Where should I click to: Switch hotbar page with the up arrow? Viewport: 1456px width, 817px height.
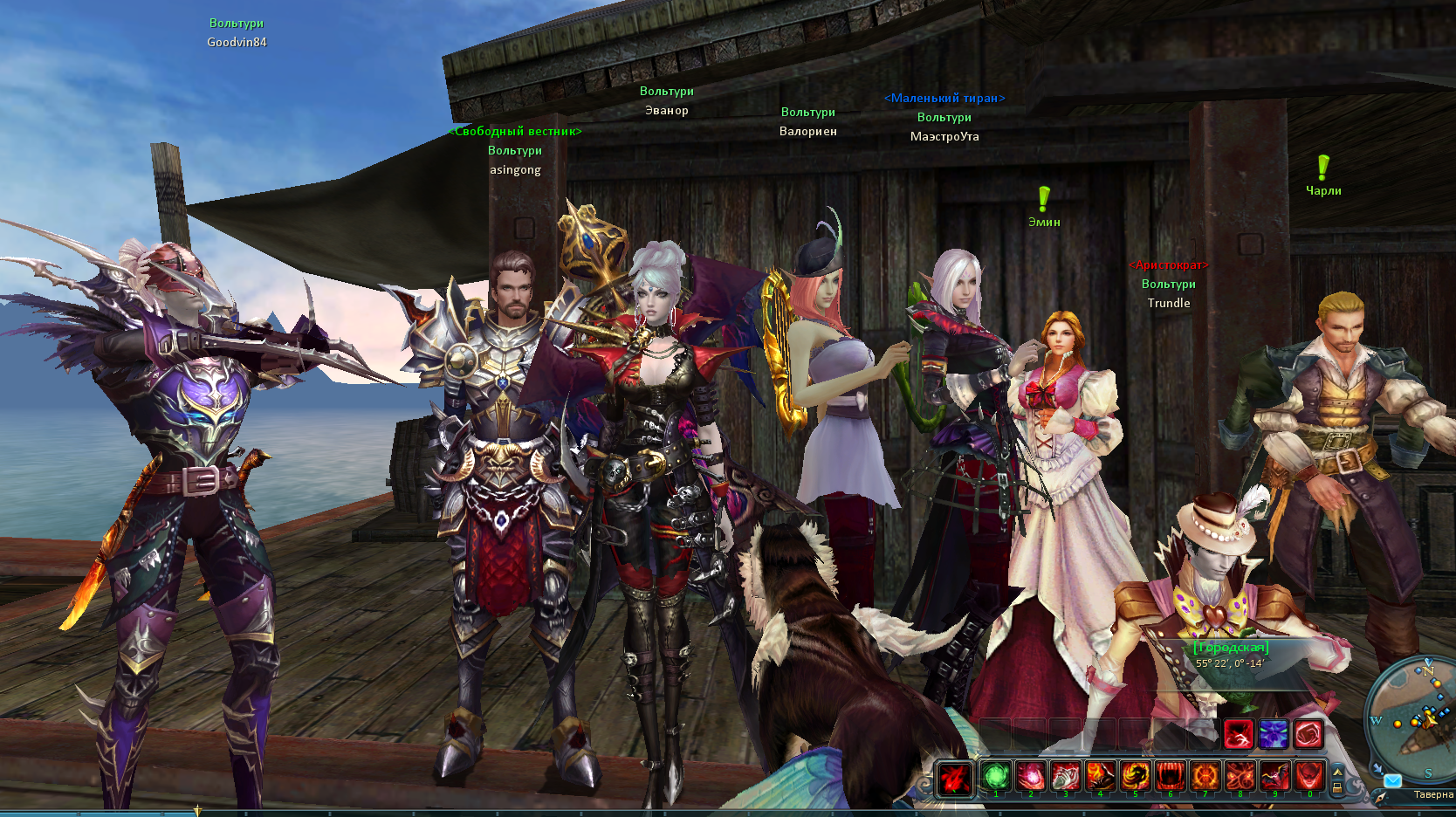click(1337, 771)
